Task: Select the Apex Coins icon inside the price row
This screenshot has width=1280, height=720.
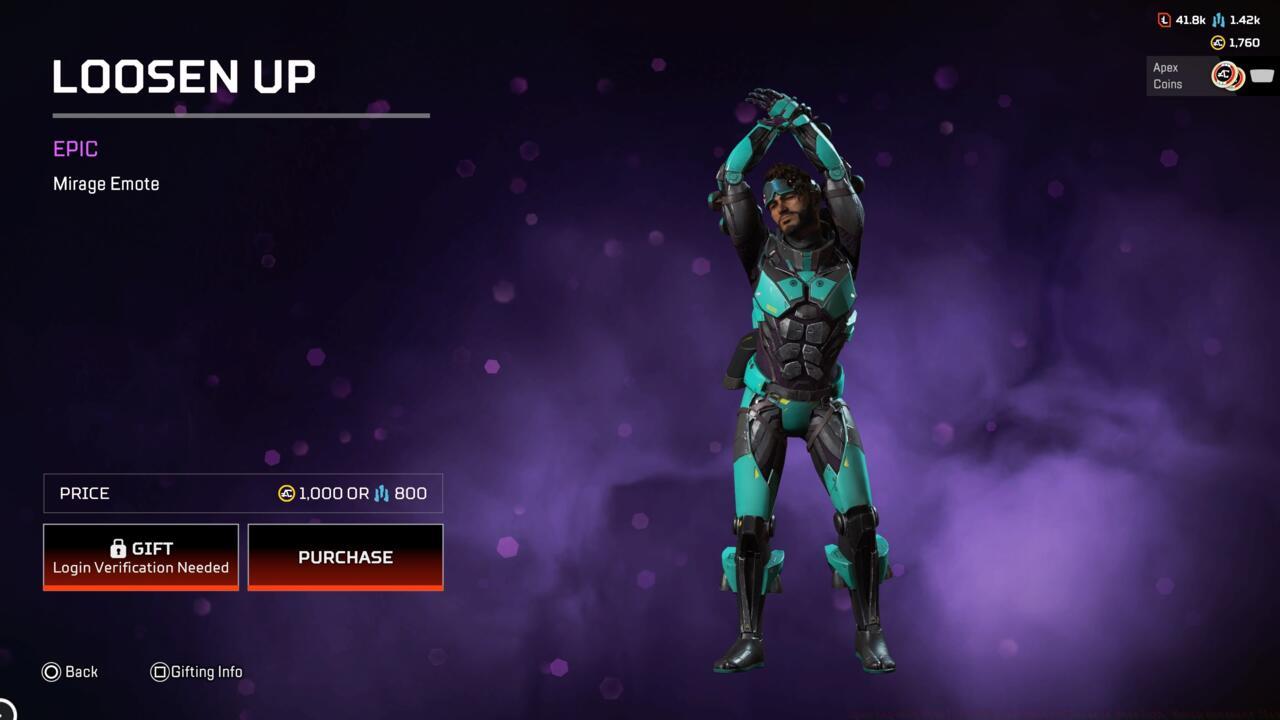Action: click(287, 493)
